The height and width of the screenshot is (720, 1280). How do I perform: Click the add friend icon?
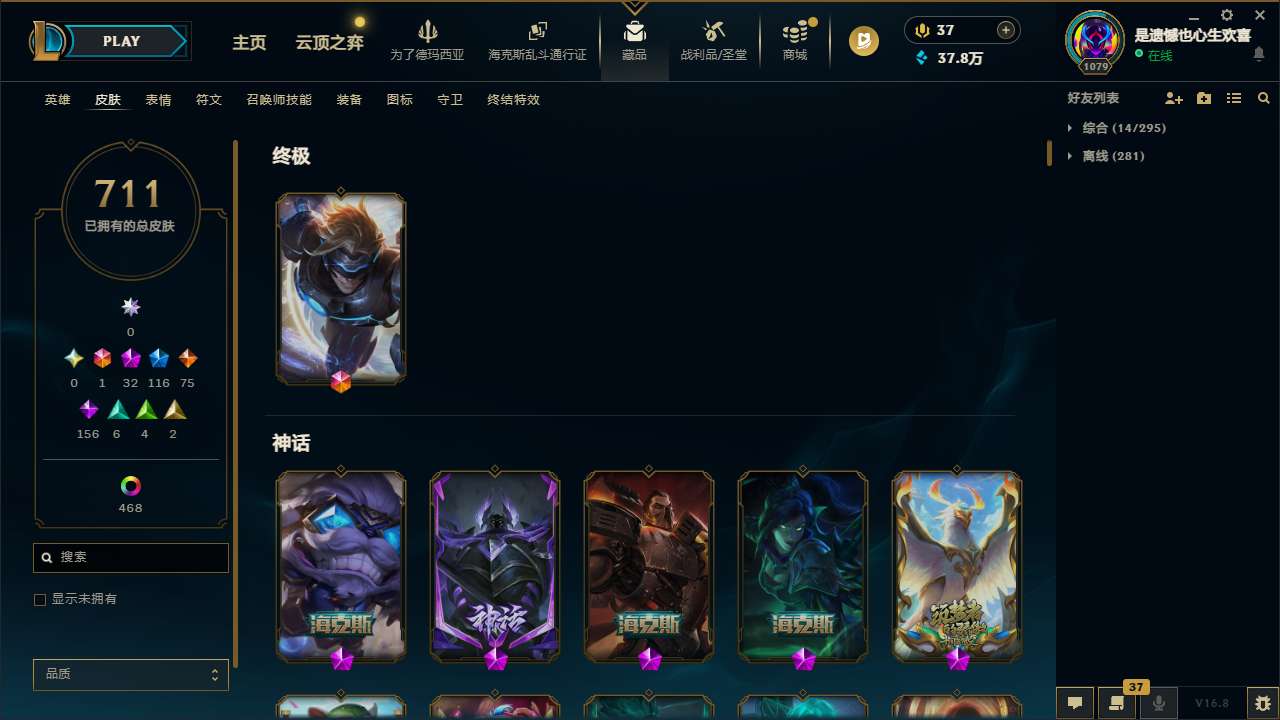[1174, 98]
